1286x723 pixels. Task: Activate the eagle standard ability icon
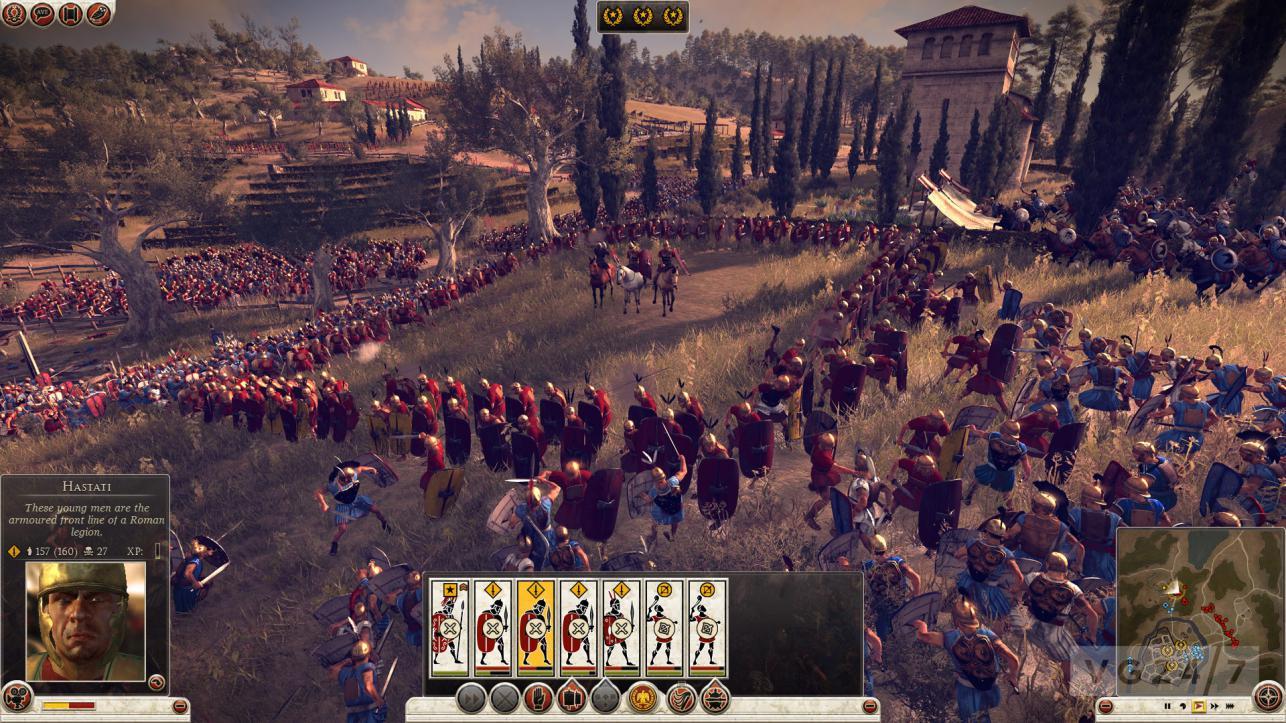(x=642, y=700)
